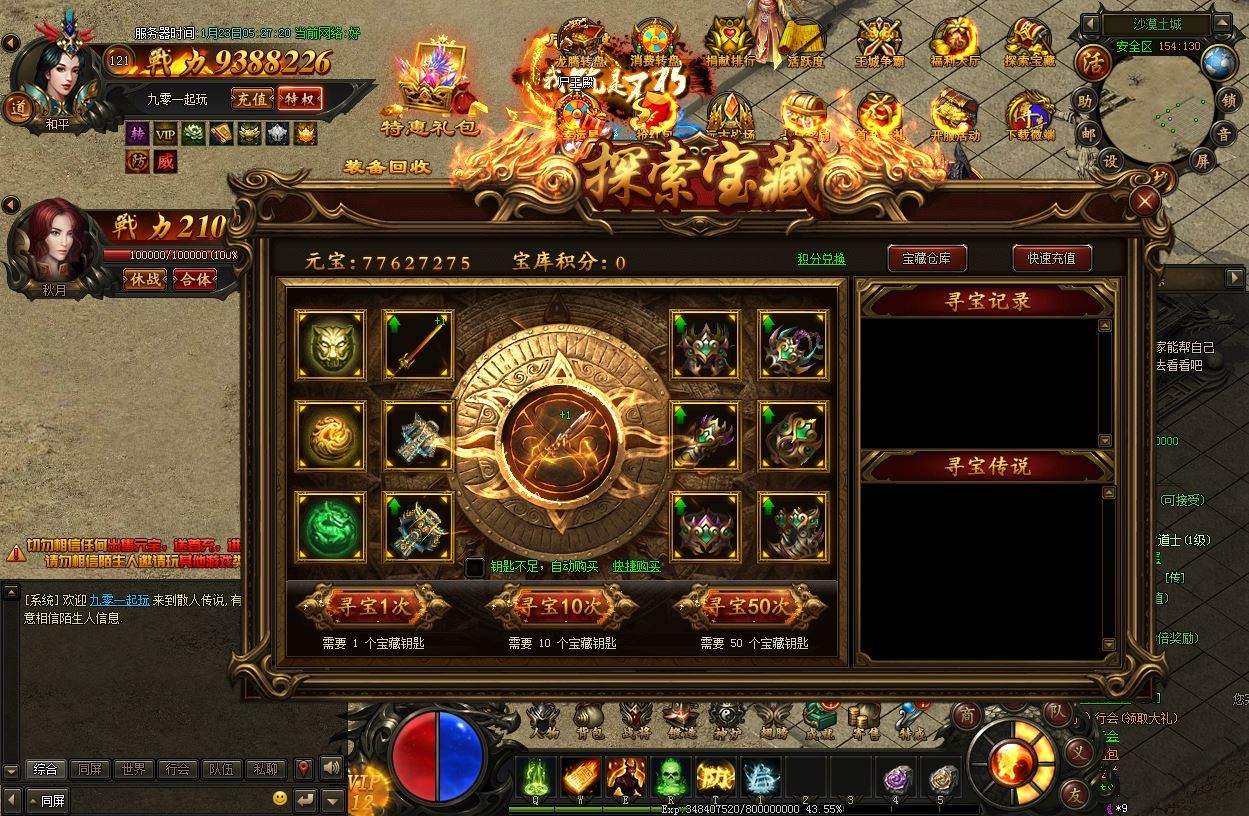Follow the 快捷购买 quick purchase link
Viewport: 1249px width, 816px height.
(637, 567)
